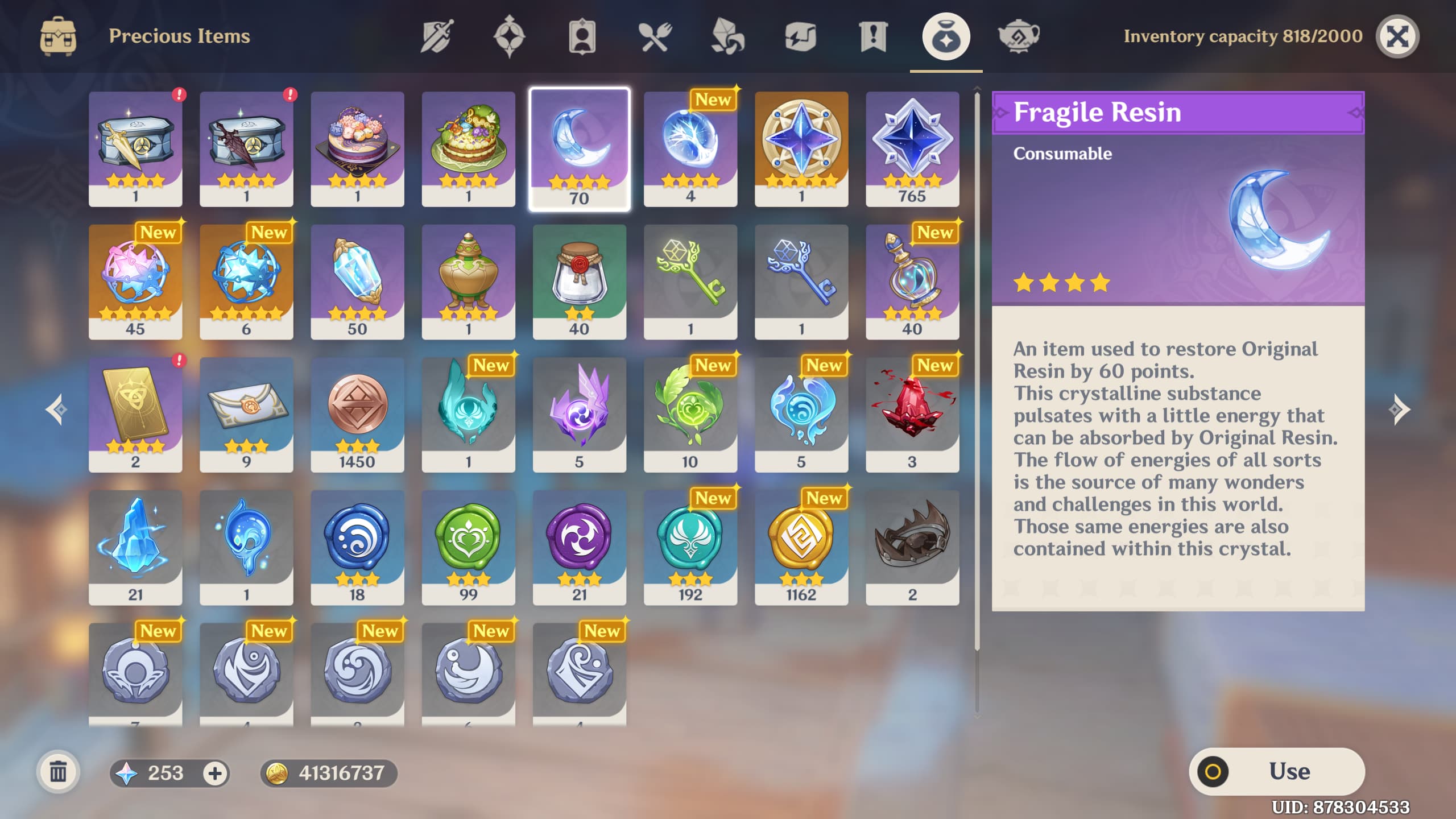1456x819 pixels.
Task: Switch to the Weapons inventory tab
Action: (x=437, y=36)
